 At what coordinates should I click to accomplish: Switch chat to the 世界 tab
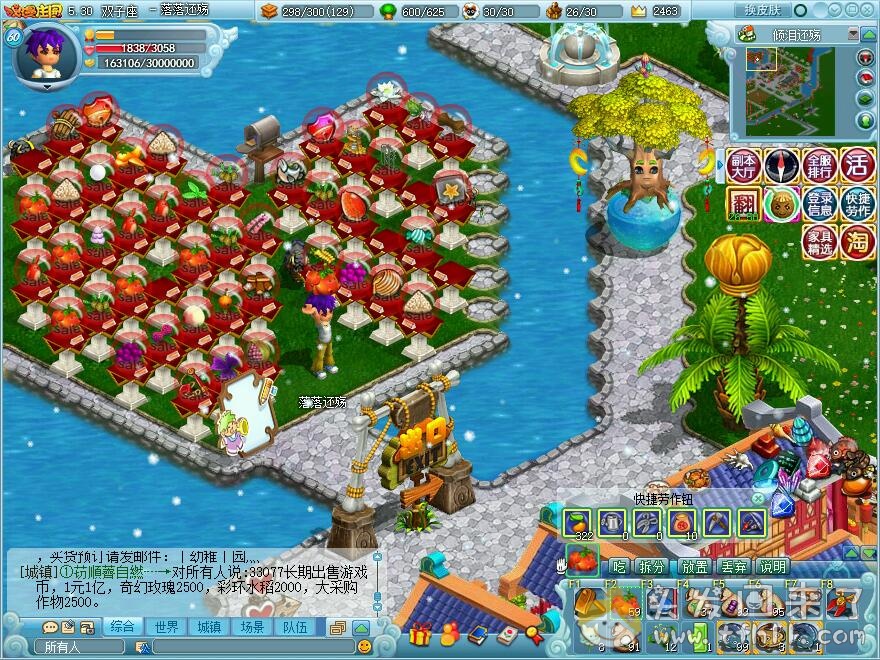166,627
